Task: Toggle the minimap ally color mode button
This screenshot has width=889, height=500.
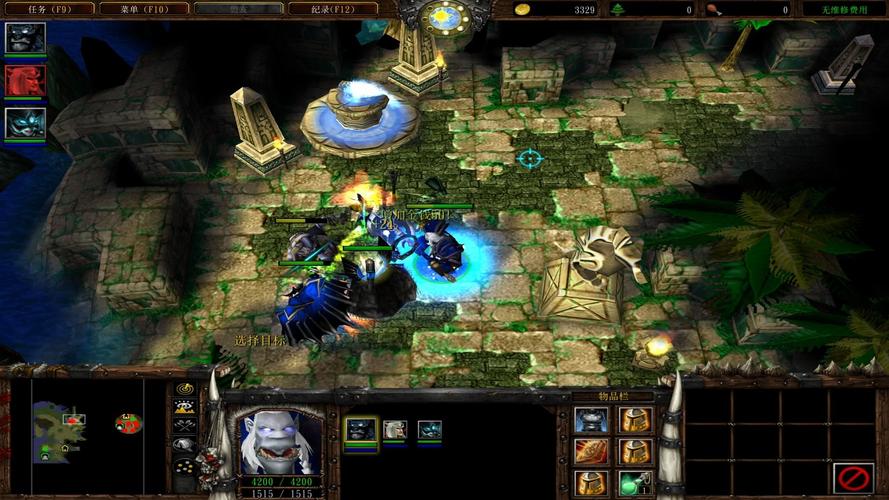Action: click(x=184, y=425)
